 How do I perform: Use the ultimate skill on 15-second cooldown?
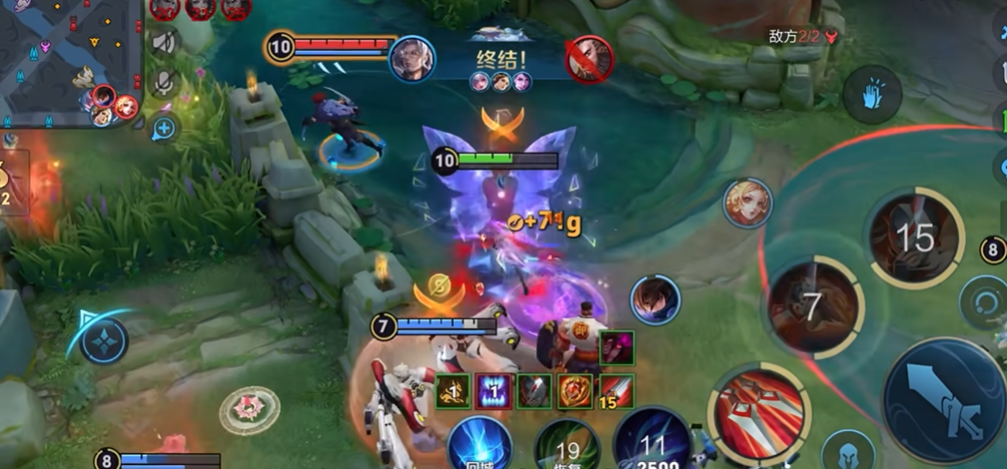coord(914,238)
